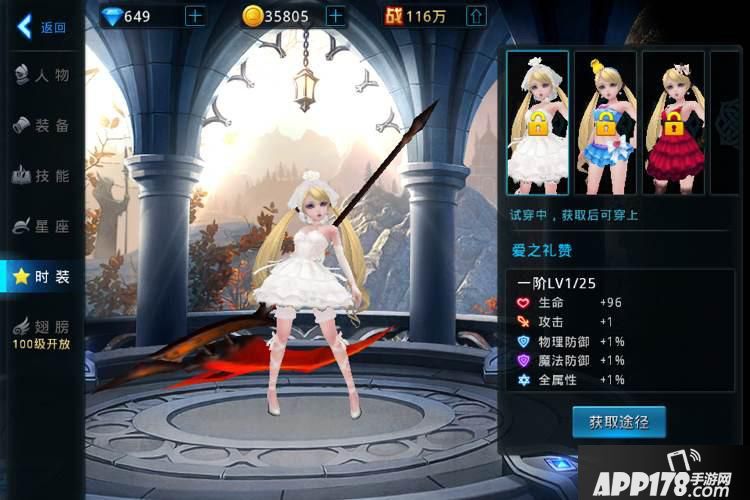
Task: Show the 星座 constellation tab
Action: tap(42, 227)
